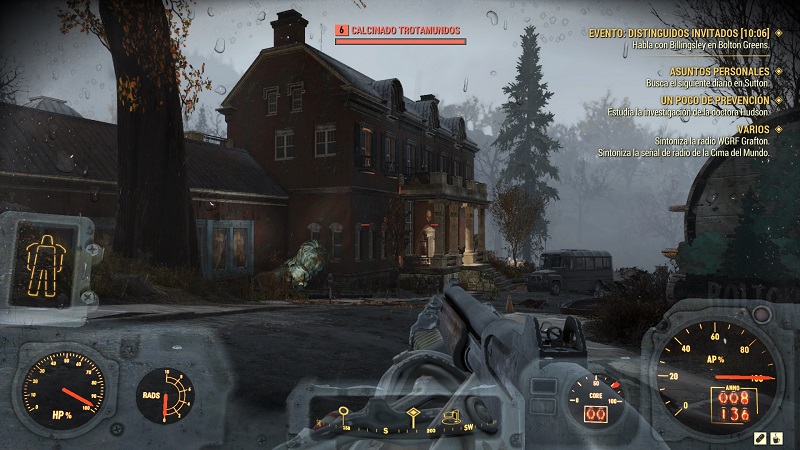Click the power armor condition status icon
Image resolution: width=800 pixels, height=450 pixels.
pos(44,258)
